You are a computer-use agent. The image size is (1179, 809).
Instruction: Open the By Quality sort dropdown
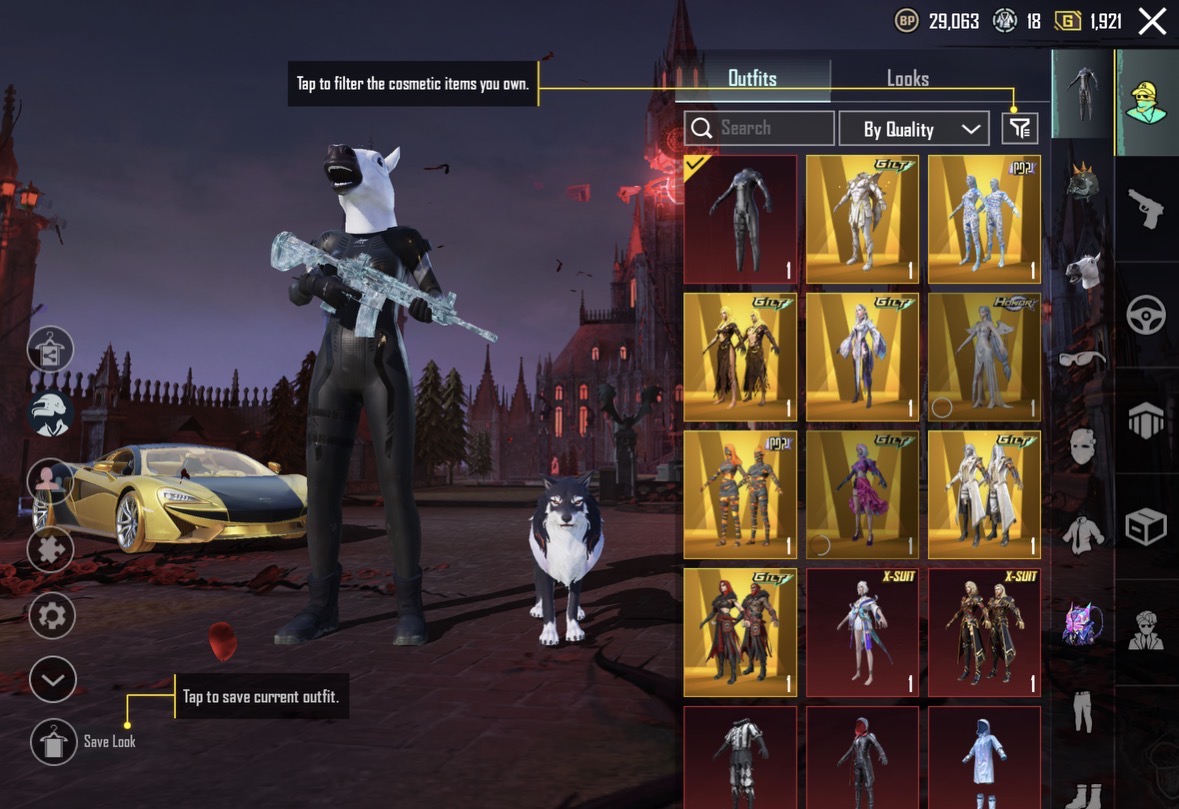[x=912, y=129]
